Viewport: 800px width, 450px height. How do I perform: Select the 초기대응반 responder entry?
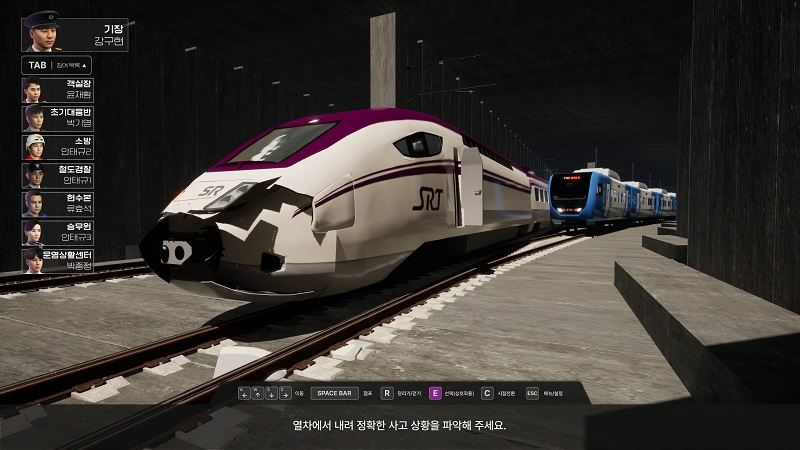58,118
